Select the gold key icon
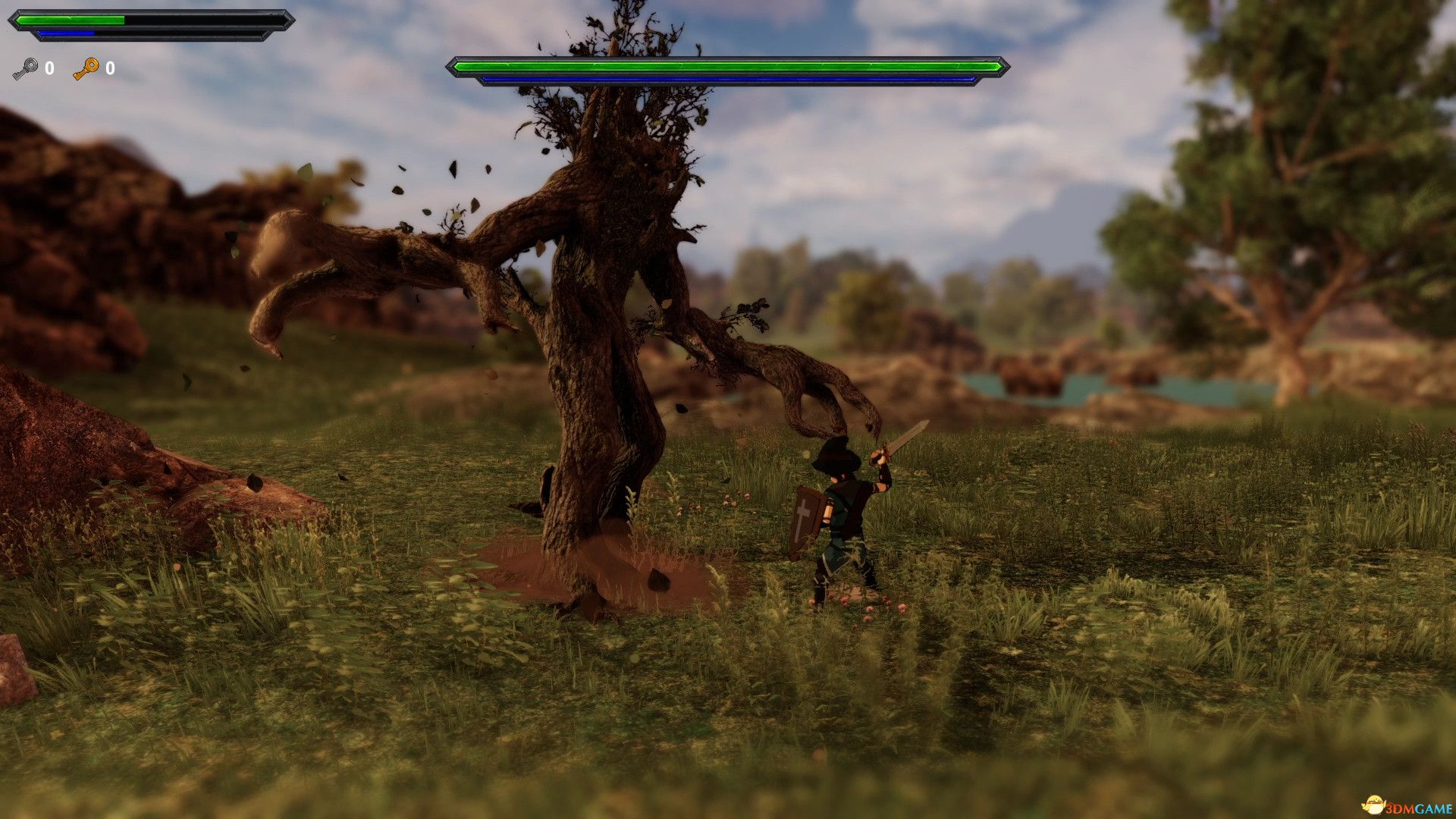 pos(86,69)
